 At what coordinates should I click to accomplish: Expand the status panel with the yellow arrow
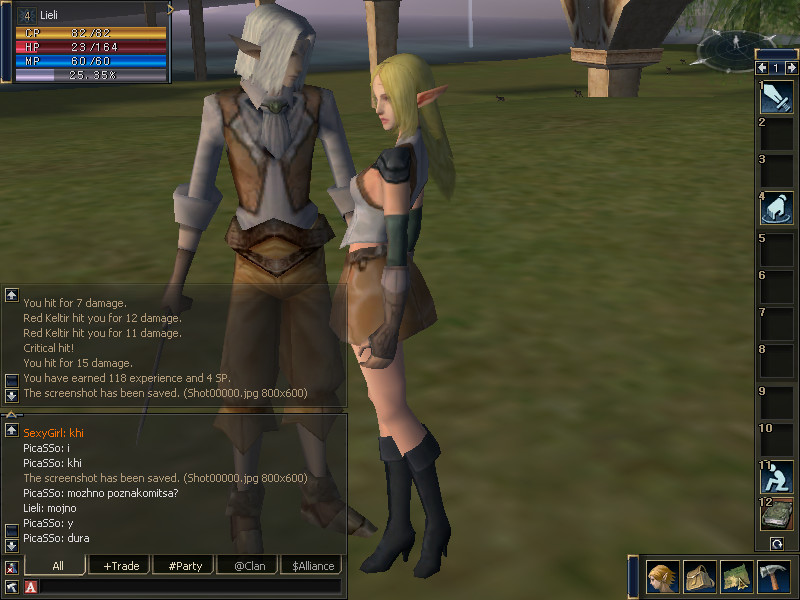tap(170, 9)
